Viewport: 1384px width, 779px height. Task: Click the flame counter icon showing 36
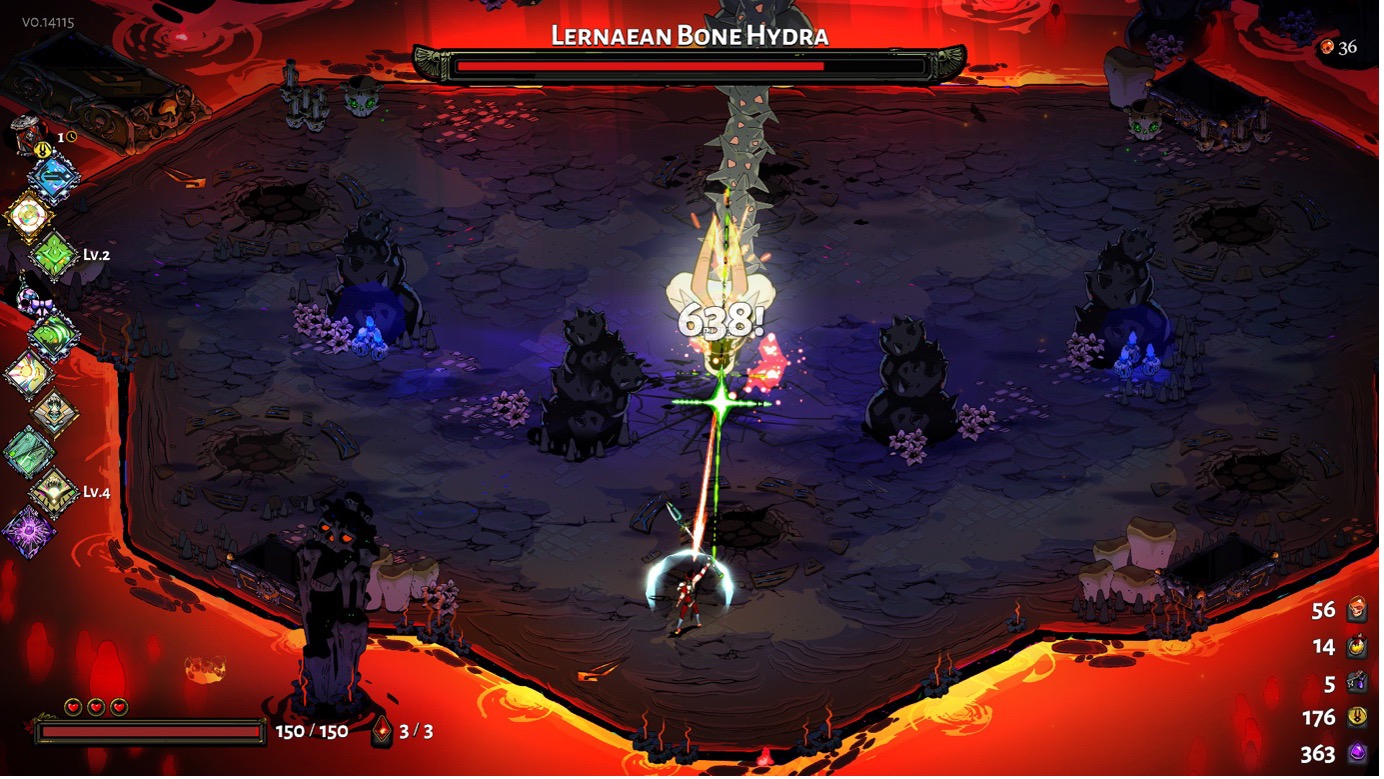(x=1329, y=45)
